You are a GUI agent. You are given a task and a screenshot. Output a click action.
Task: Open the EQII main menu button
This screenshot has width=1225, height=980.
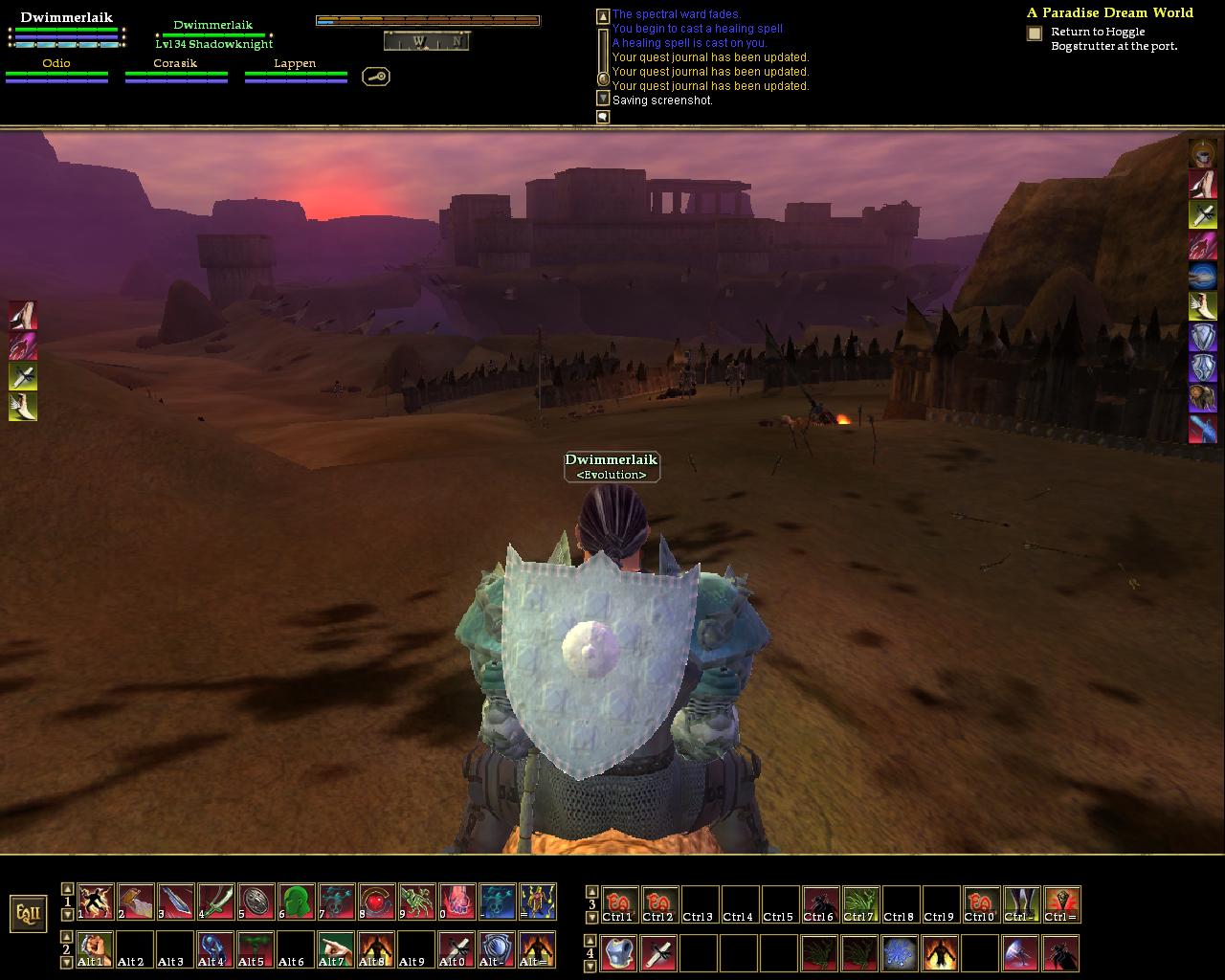click(28, 913)
